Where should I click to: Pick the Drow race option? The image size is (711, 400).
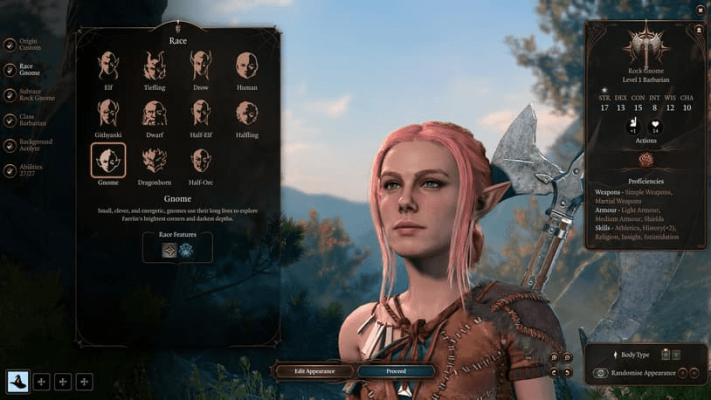click(x=200, y=66)
